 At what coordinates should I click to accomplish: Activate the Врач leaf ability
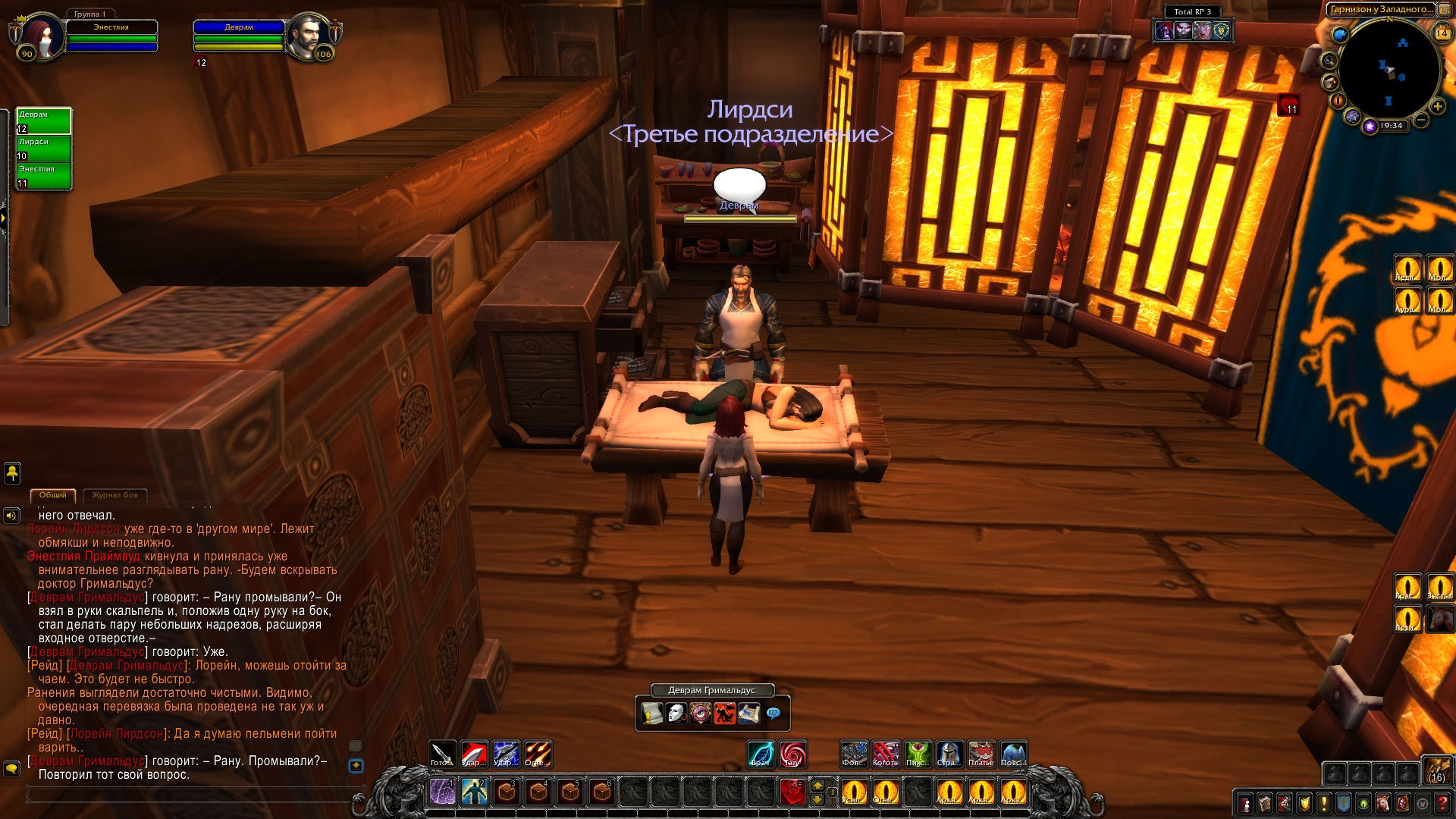coord(761,754)
